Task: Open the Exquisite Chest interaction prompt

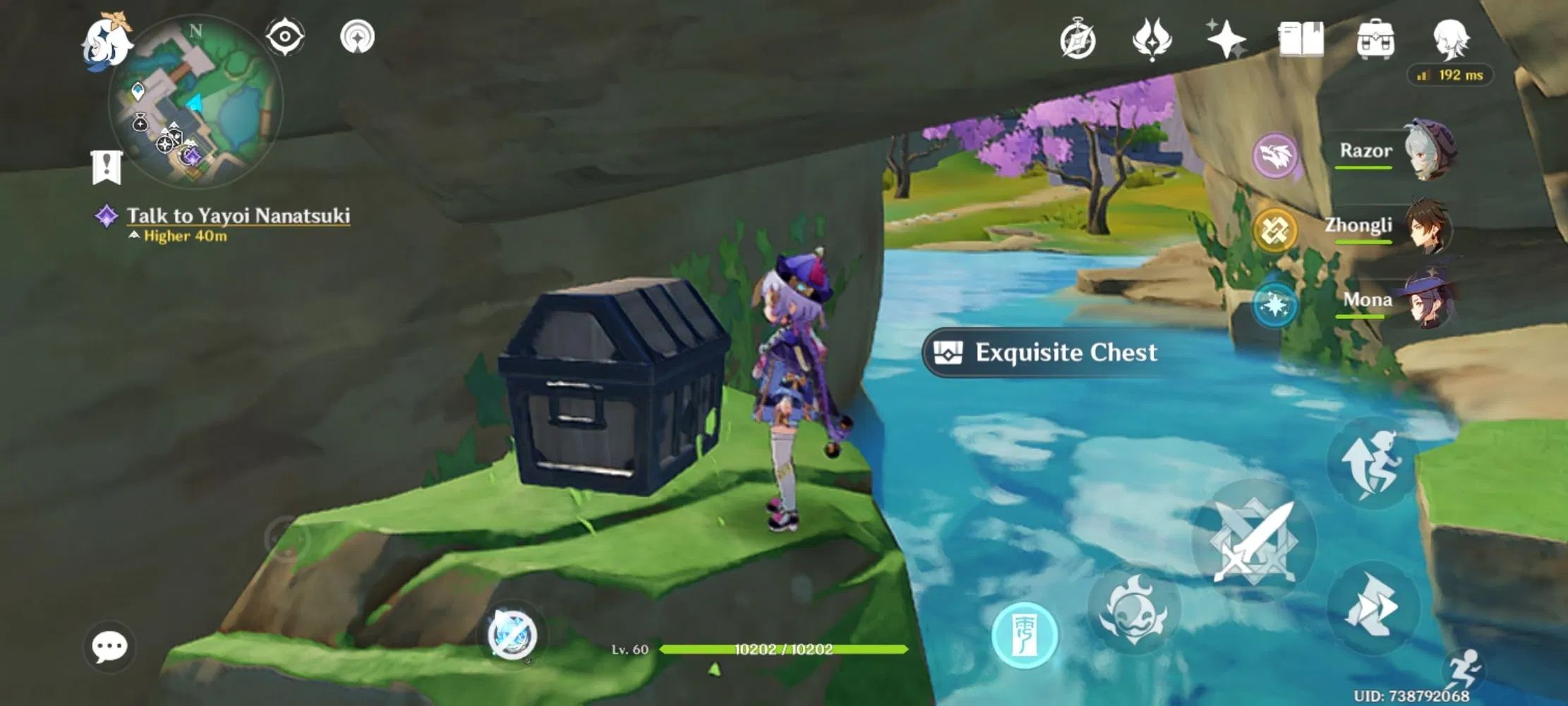Action: pos(1043,353)
